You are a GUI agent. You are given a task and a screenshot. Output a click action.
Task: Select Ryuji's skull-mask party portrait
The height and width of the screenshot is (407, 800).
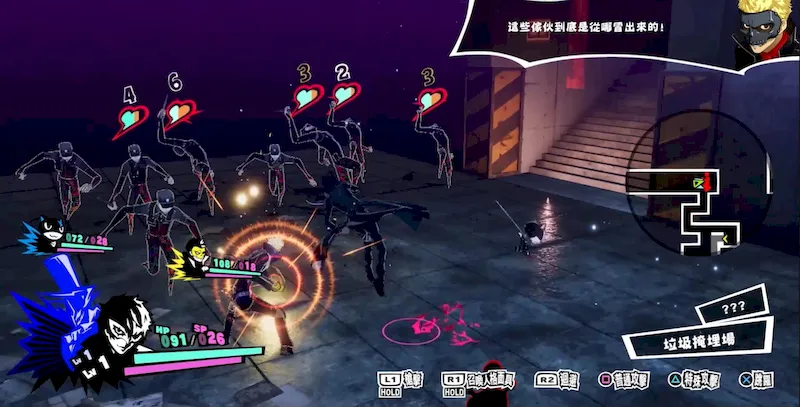point(190,261)
